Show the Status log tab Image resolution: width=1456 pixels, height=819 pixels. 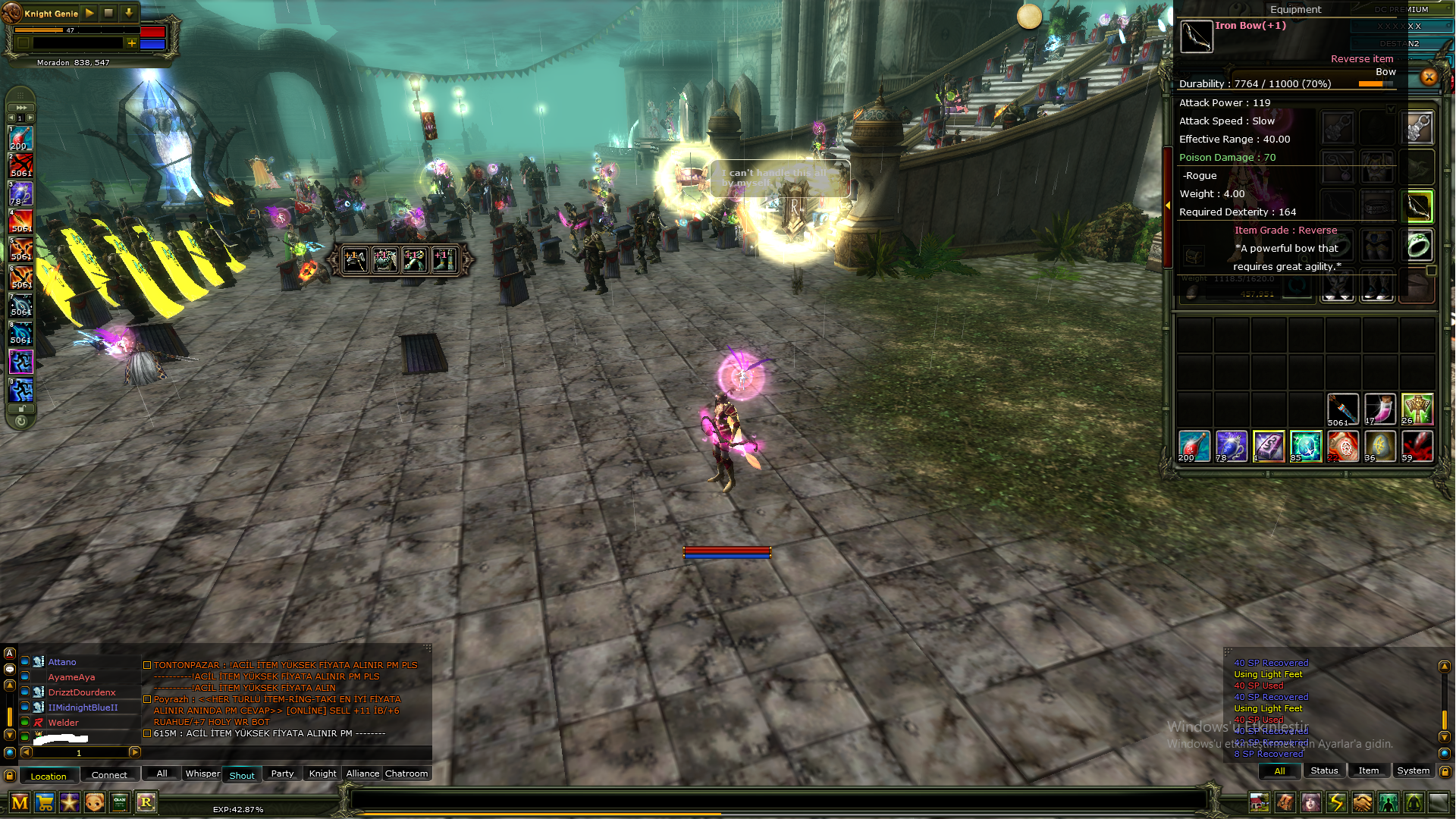1324,770
